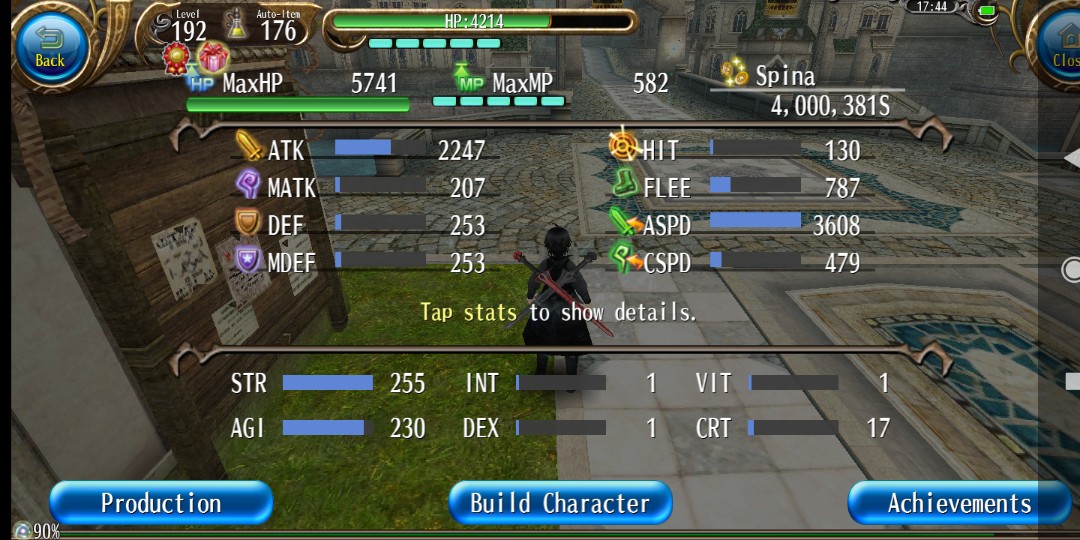The height and width of the screenshot is (540, 1080).
Task: Show MDEF stat details
Action: click(x=360, y=262)
